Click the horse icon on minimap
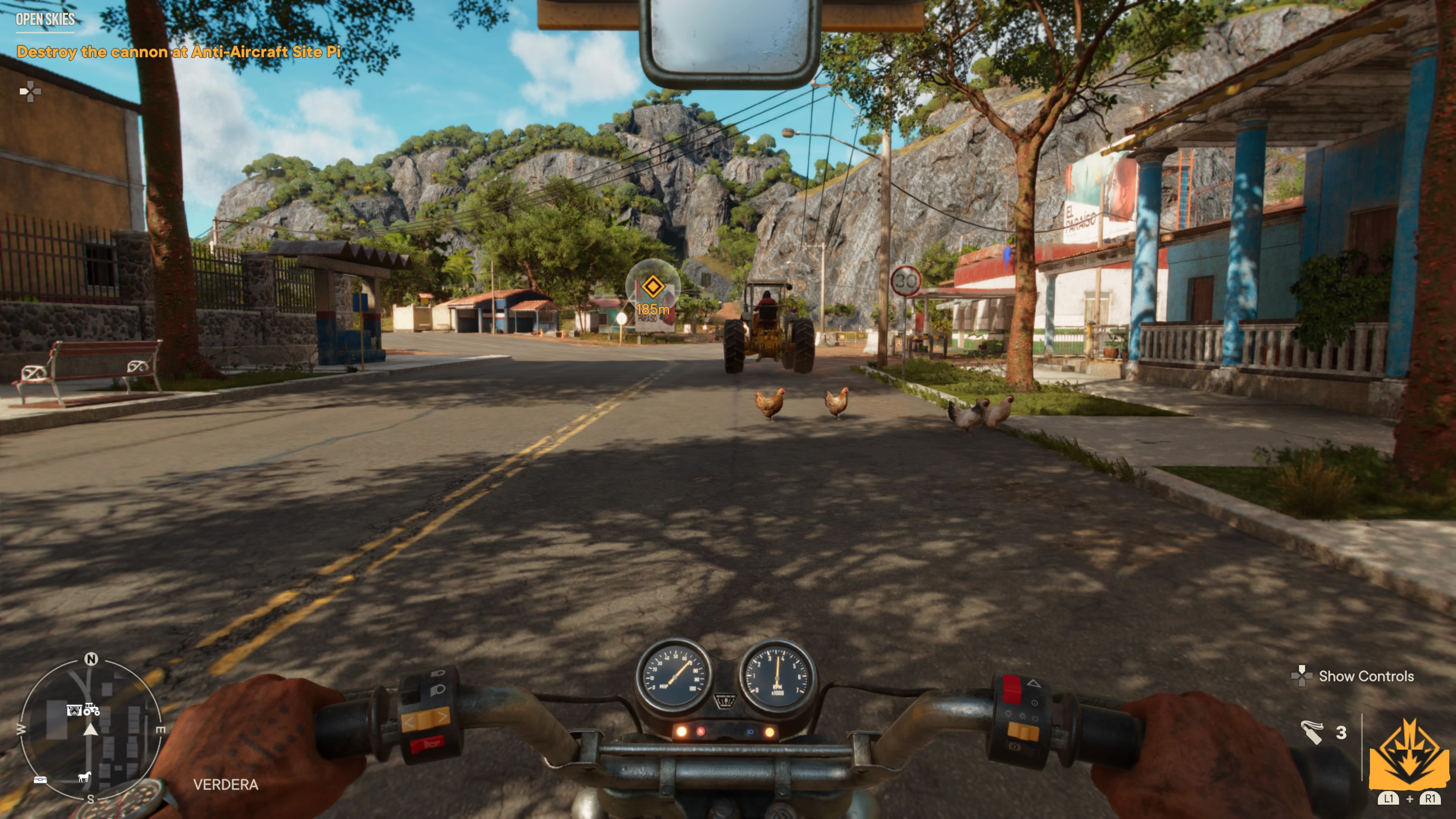This screenshot has width=1456, height=819. pyautogui.click(x=84, y=777)
